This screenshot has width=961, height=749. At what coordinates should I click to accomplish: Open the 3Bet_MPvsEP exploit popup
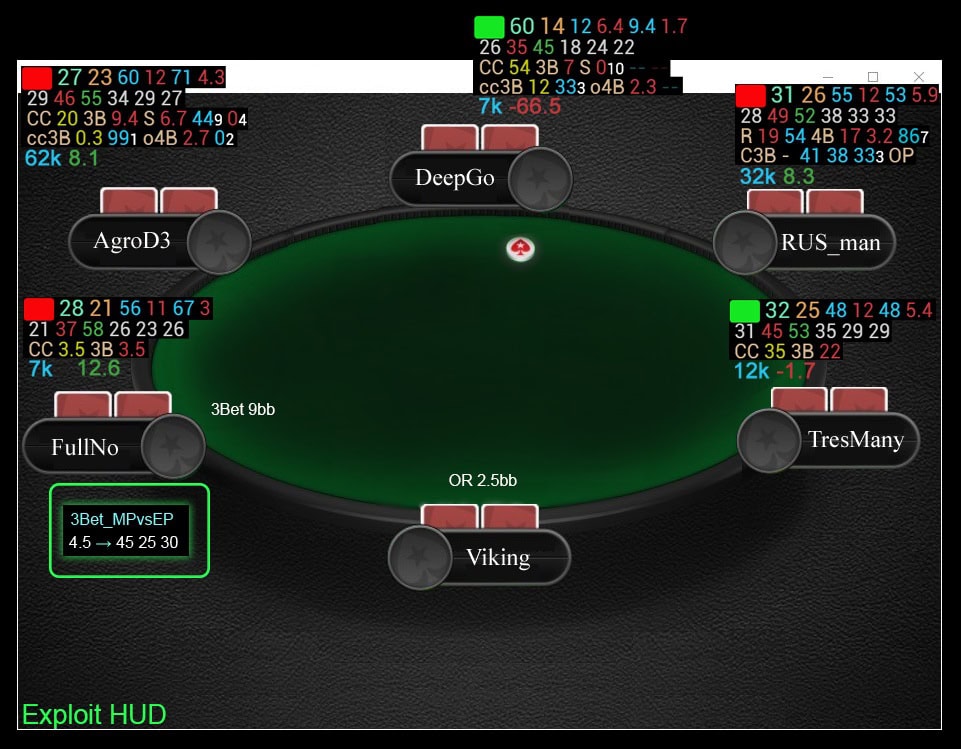[x=129, y=531]
